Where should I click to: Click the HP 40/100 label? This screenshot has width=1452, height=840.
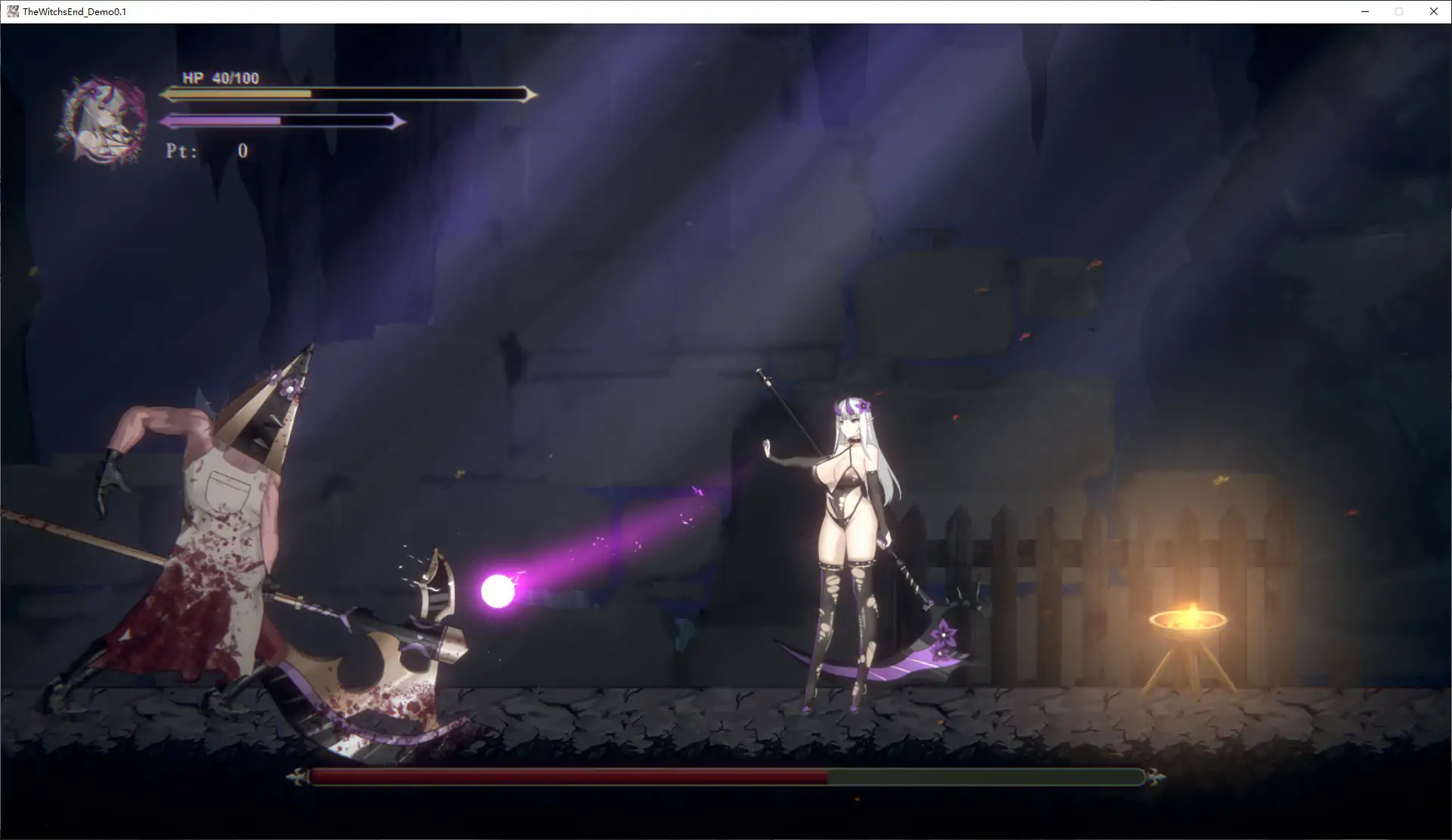(x=220, y=77)
